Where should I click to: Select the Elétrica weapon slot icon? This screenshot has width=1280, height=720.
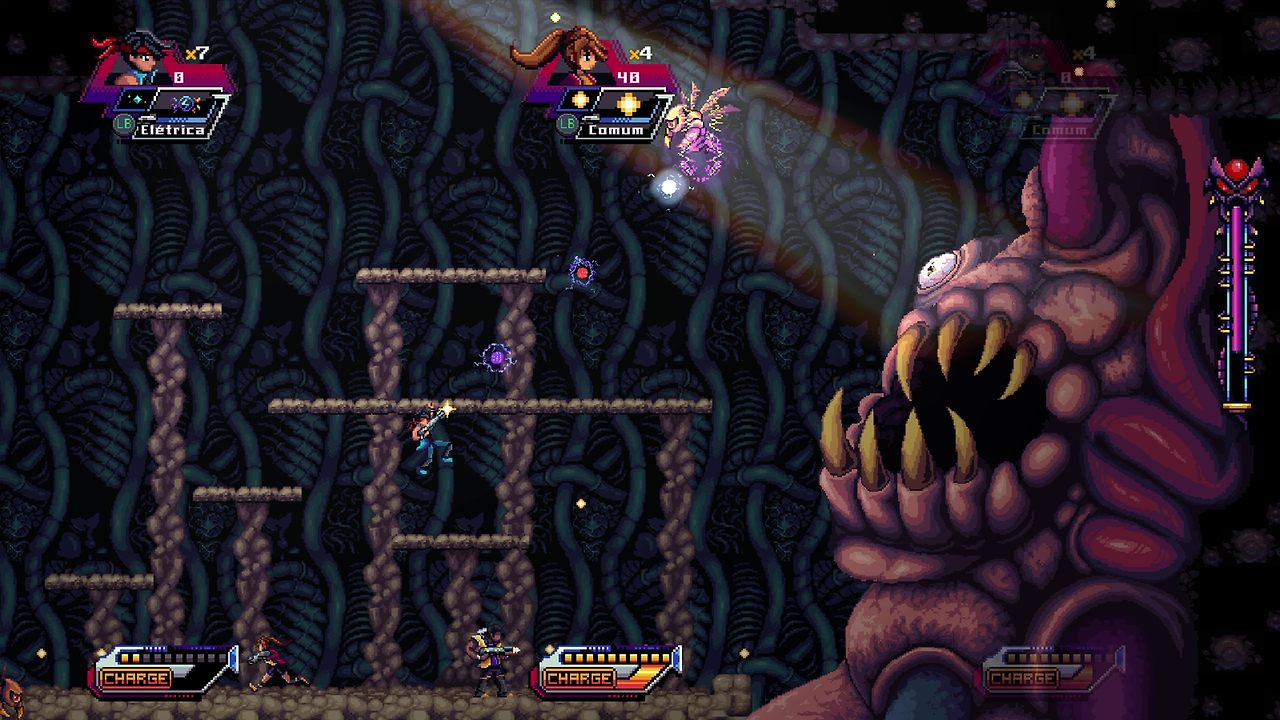point(187,104)
